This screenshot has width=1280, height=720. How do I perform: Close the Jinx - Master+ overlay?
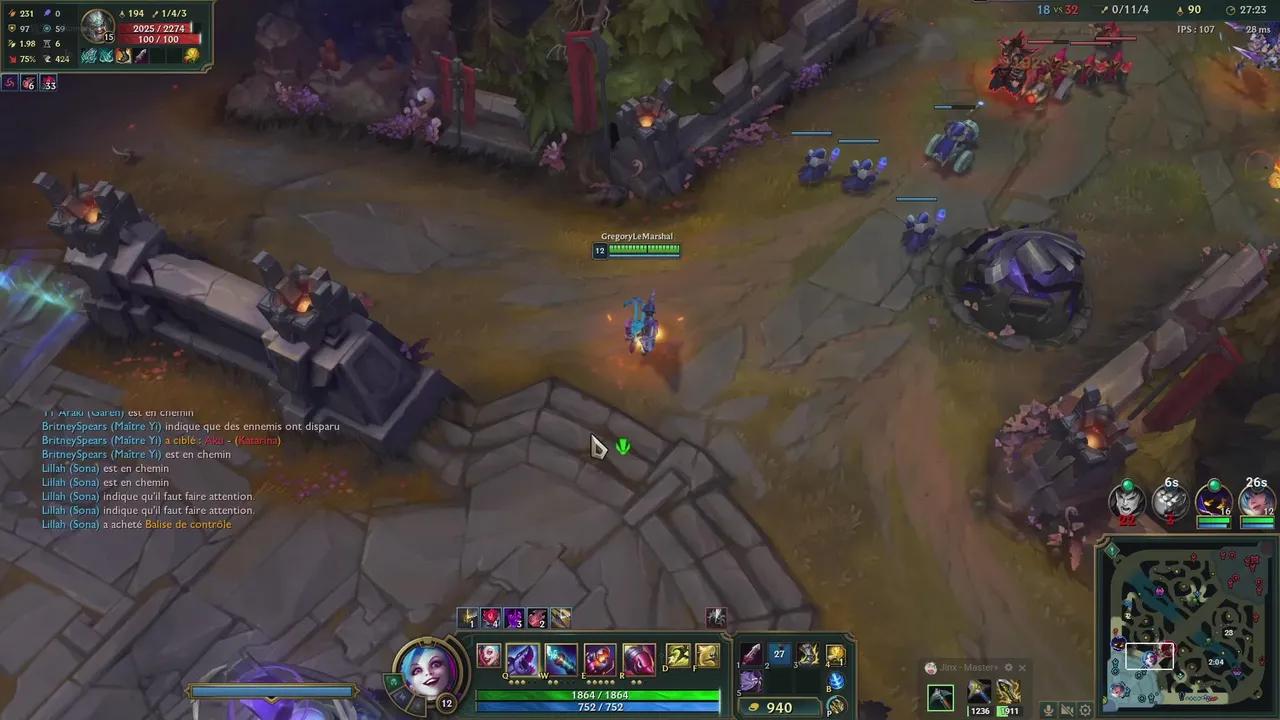click(x=1022, y=668)
